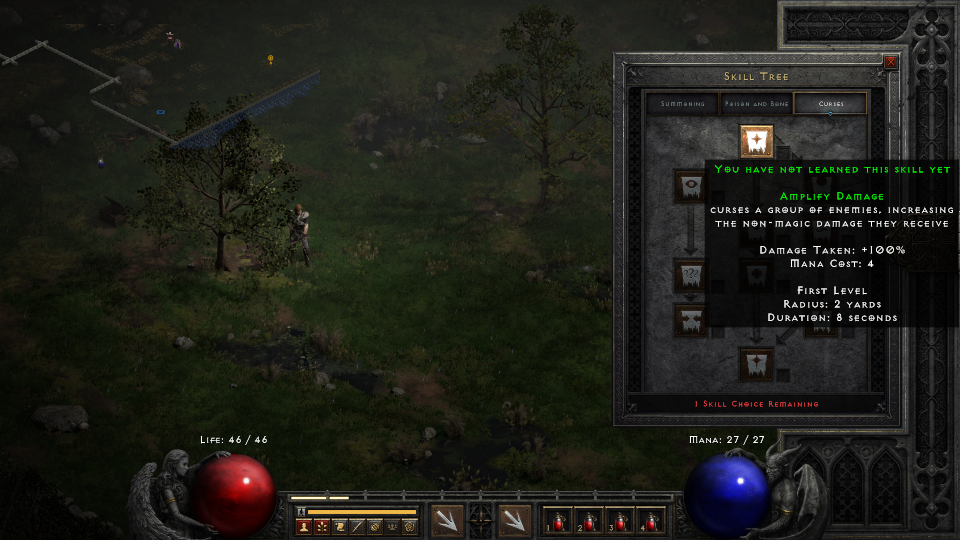Open the right mouse skill selector
960x540 pixels.
point(514,519)
